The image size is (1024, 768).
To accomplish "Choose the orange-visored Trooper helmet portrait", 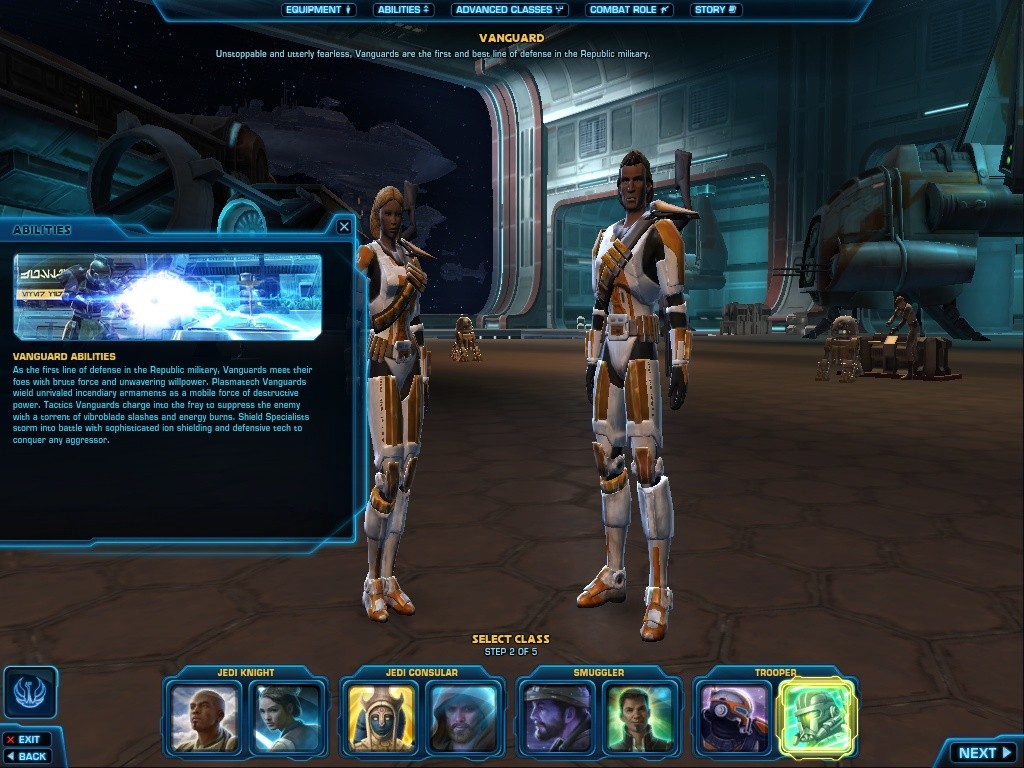I will (x=734, y=716).
